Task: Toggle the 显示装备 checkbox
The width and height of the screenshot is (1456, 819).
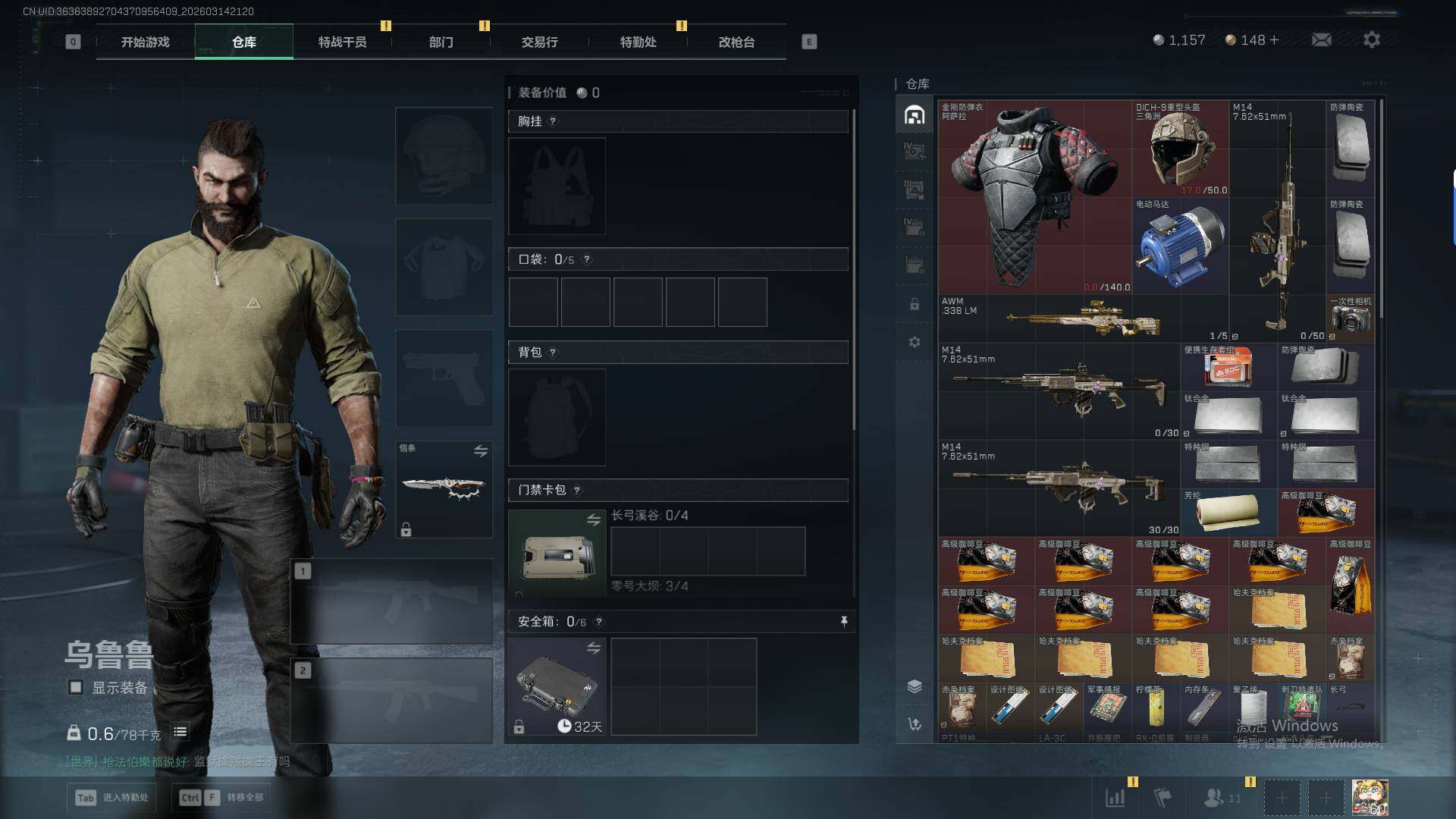Action: tap(76, 688)
